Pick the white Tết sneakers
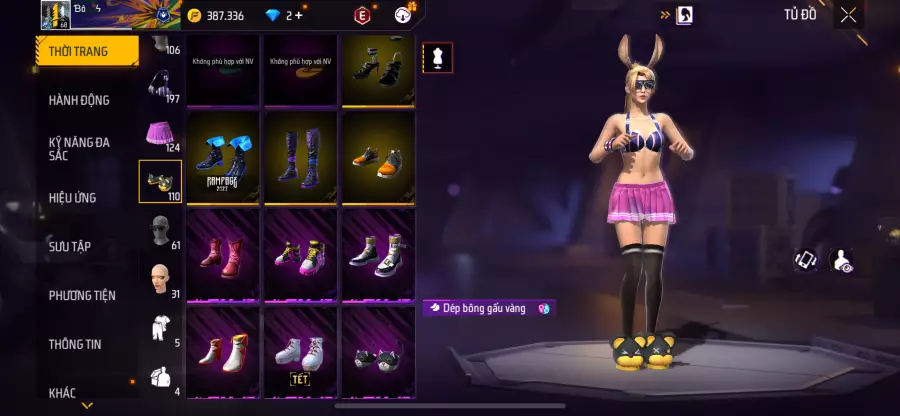This screenshot has width=900, height=416. (300, 353)
